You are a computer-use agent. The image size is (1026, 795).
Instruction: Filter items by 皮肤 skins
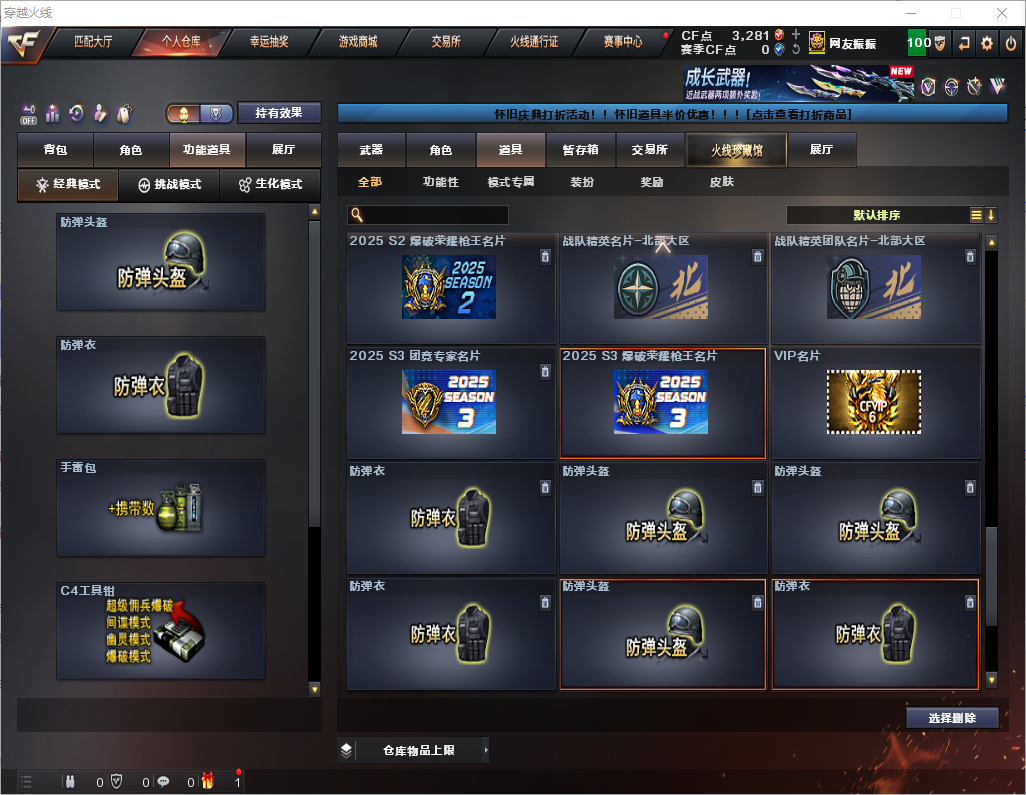721,182
